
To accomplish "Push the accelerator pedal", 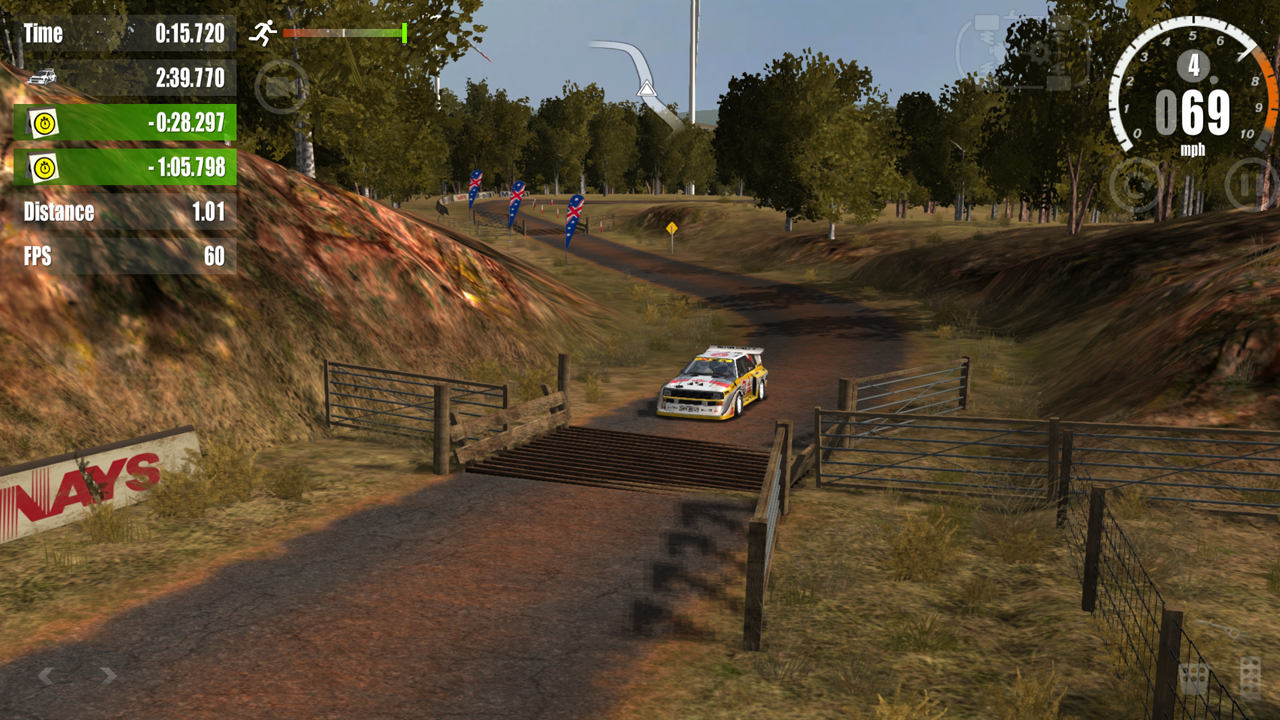I will pyautogui.click(x=1249, y=677).
